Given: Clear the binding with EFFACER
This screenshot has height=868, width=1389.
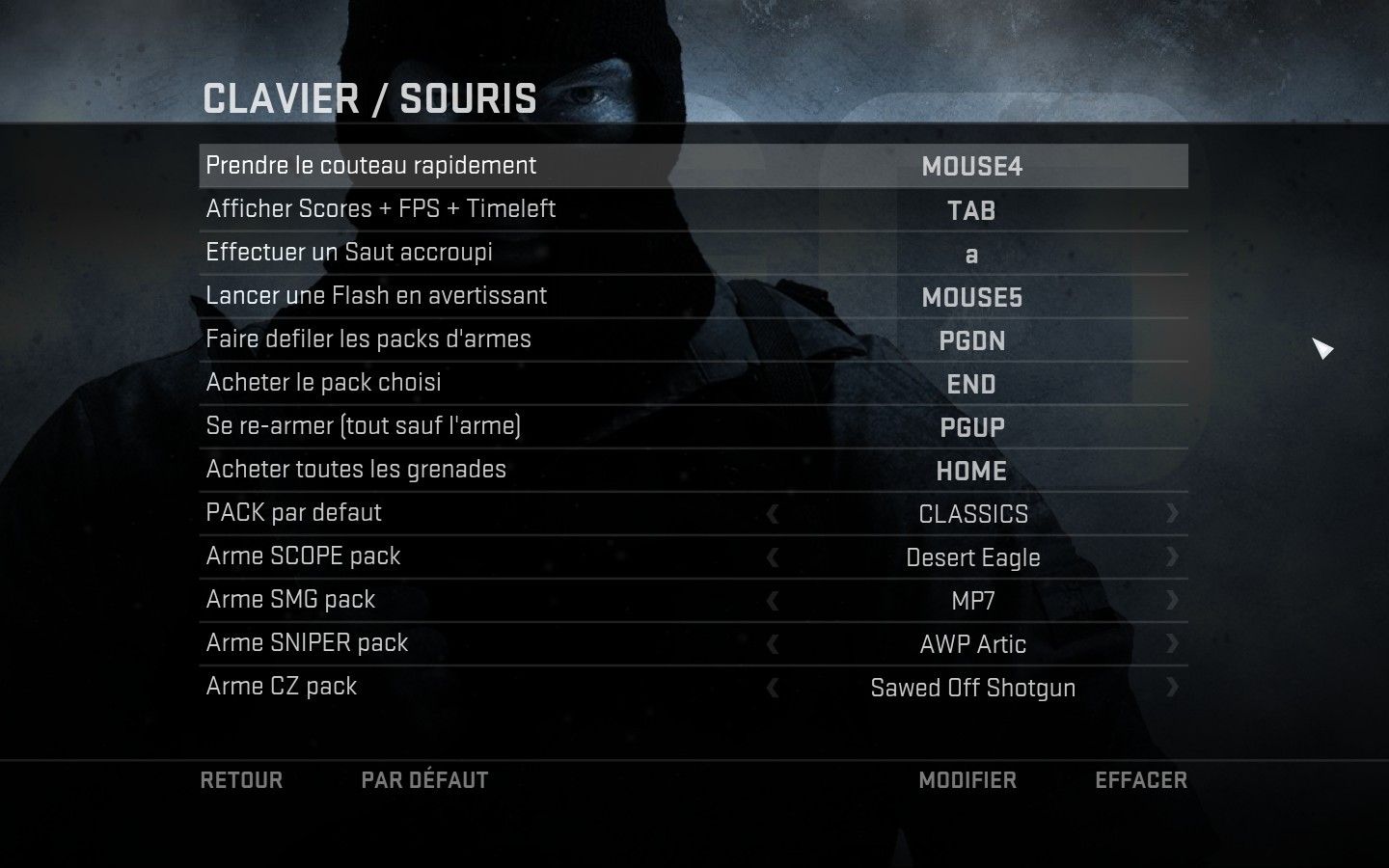Looking at the screenshot, I should [1141, 780].
